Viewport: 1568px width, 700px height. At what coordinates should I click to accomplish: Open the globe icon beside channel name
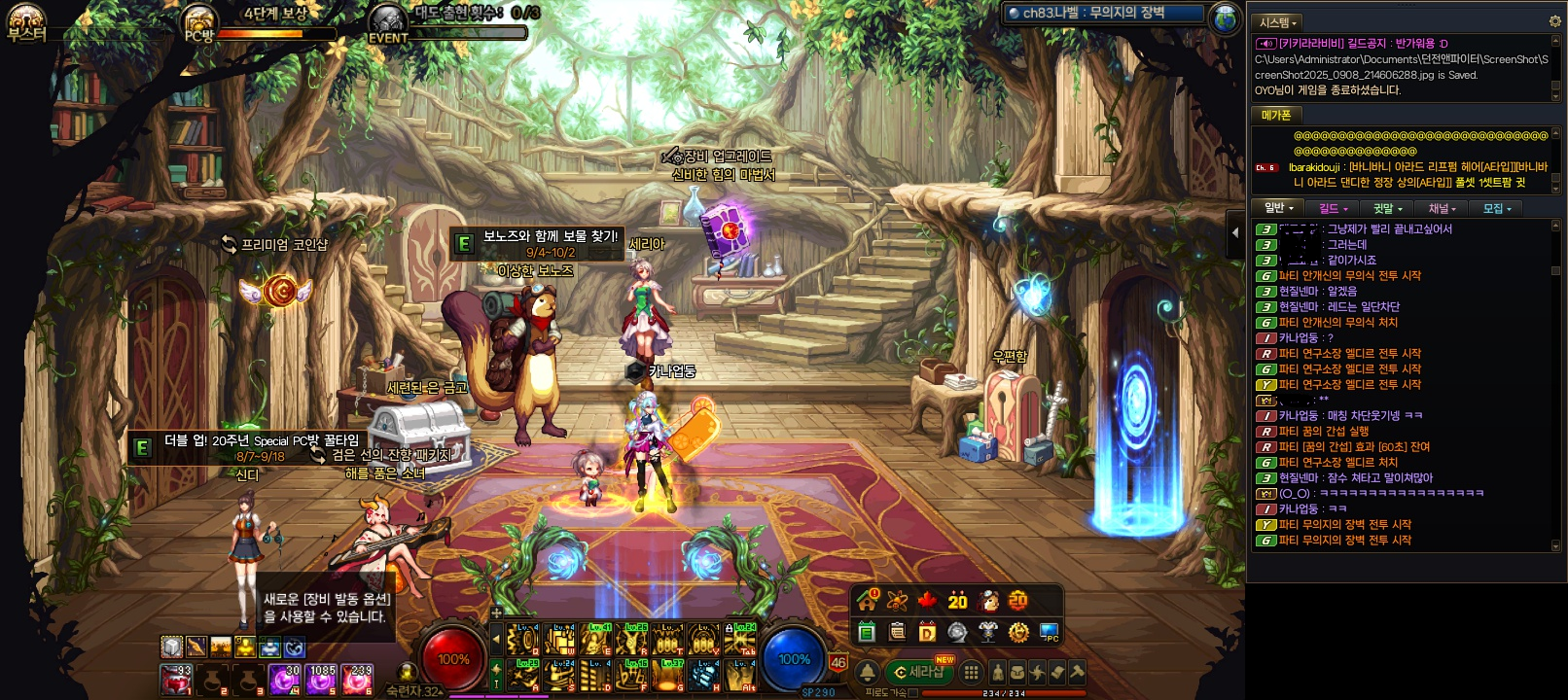point(1225,16)
